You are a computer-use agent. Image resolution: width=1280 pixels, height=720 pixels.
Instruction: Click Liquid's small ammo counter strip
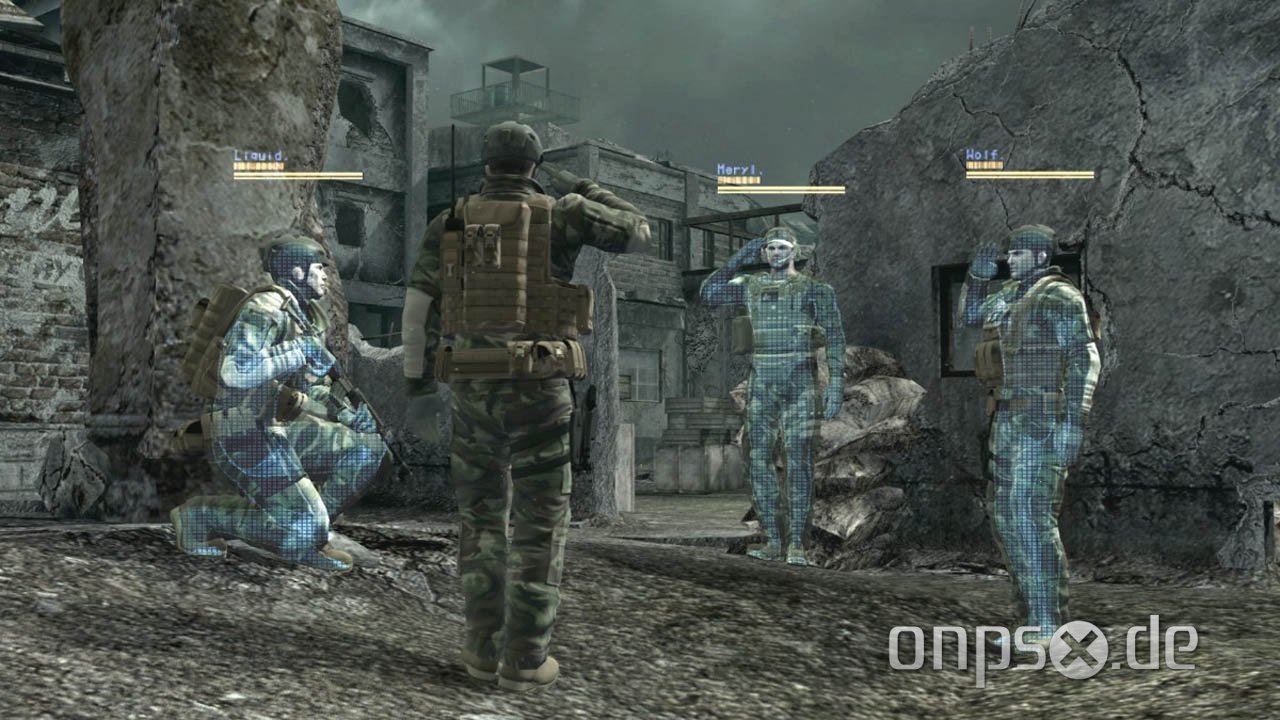(258, 166)
